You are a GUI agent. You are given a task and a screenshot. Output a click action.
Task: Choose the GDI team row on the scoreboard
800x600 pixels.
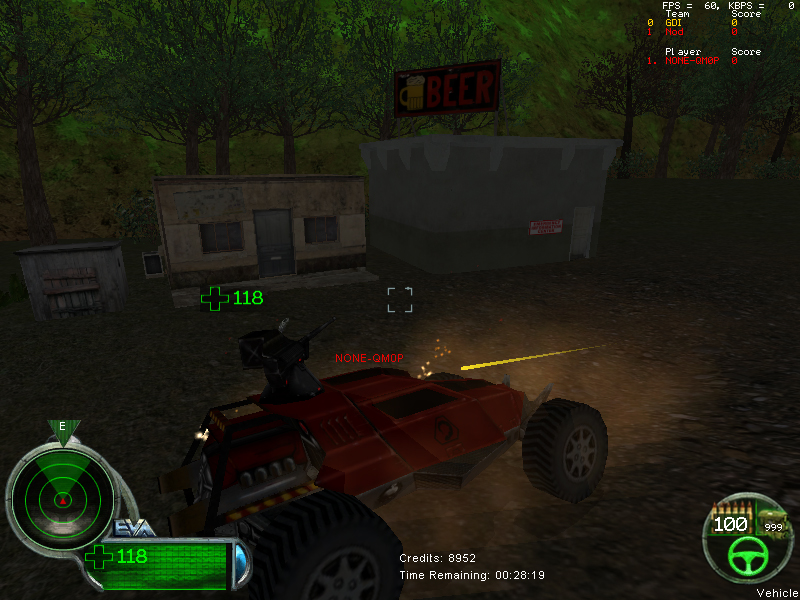[698, 22]
